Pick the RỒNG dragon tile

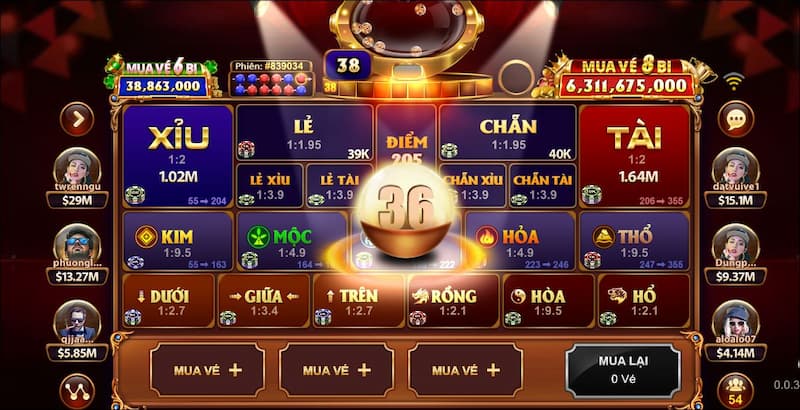coord(452,301)
